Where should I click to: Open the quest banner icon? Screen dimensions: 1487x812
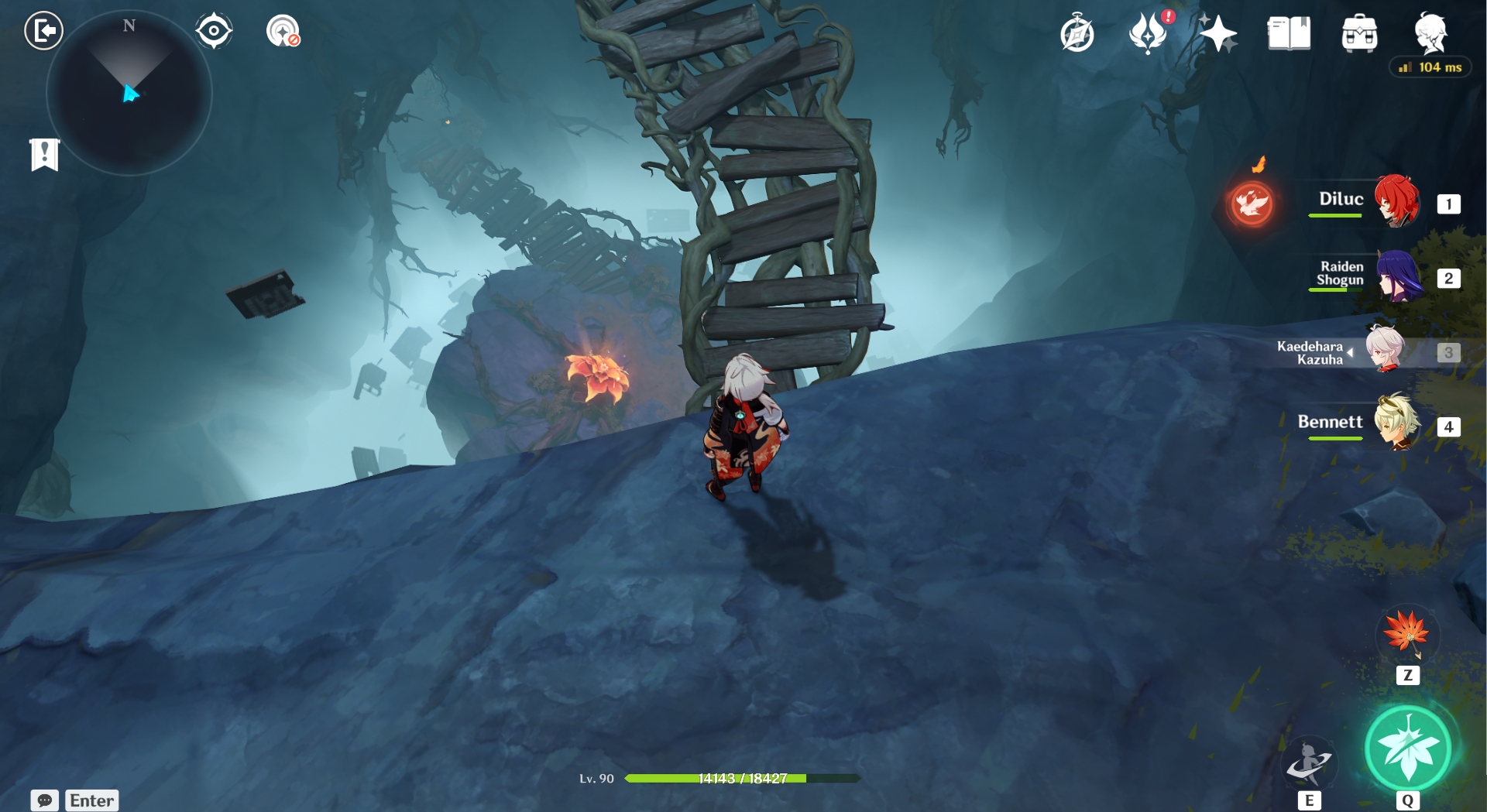44,154
